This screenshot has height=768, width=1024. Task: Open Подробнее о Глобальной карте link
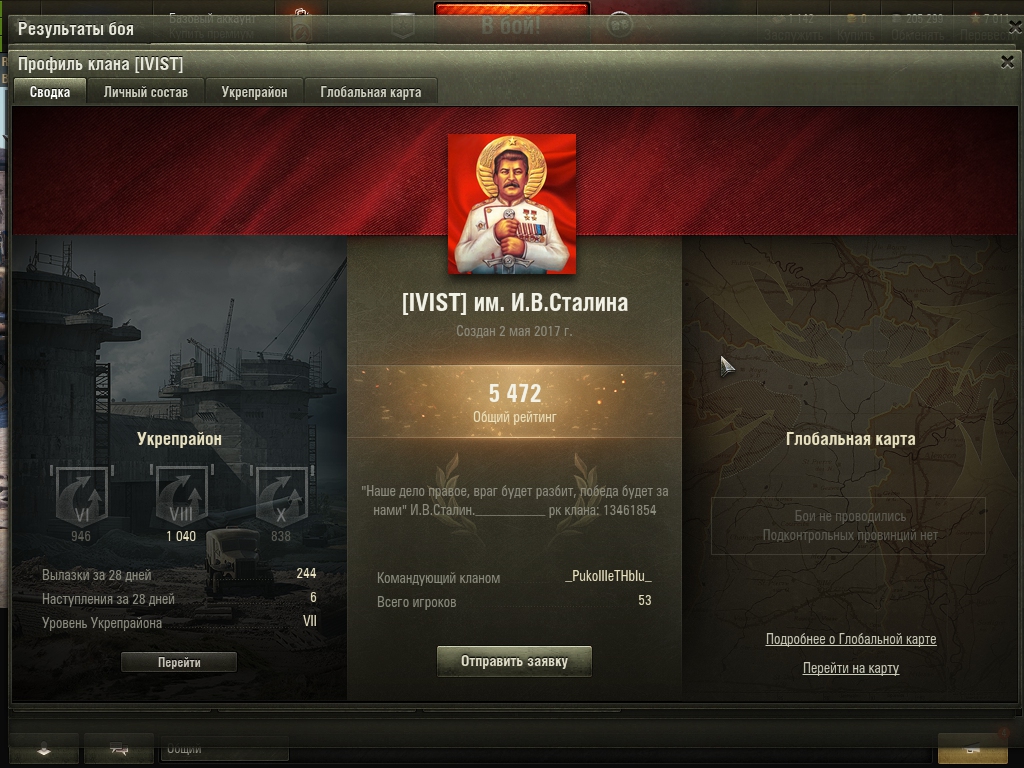coord(851,639)
